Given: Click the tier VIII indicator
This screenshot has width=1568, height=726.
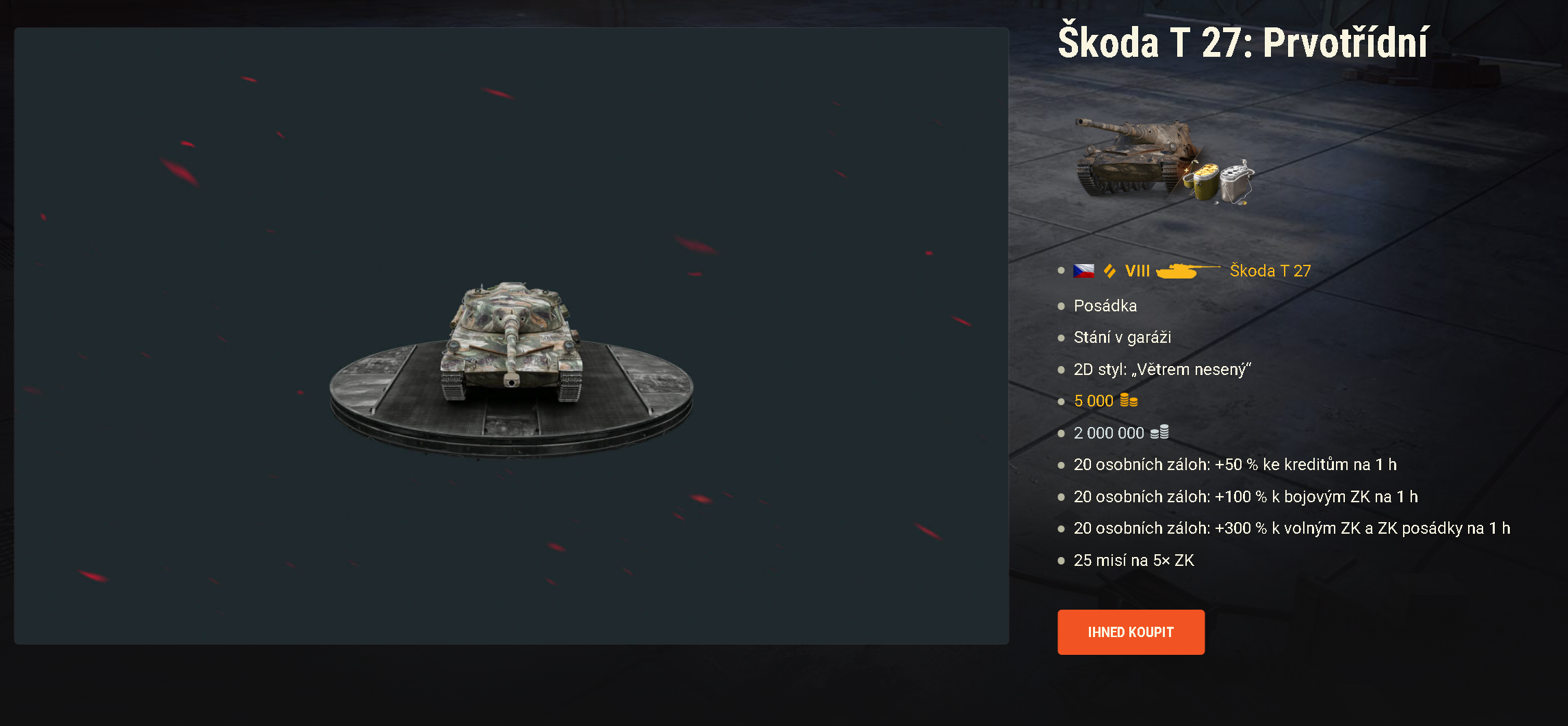Looking at the screenshot, I should click(1136, 271).
